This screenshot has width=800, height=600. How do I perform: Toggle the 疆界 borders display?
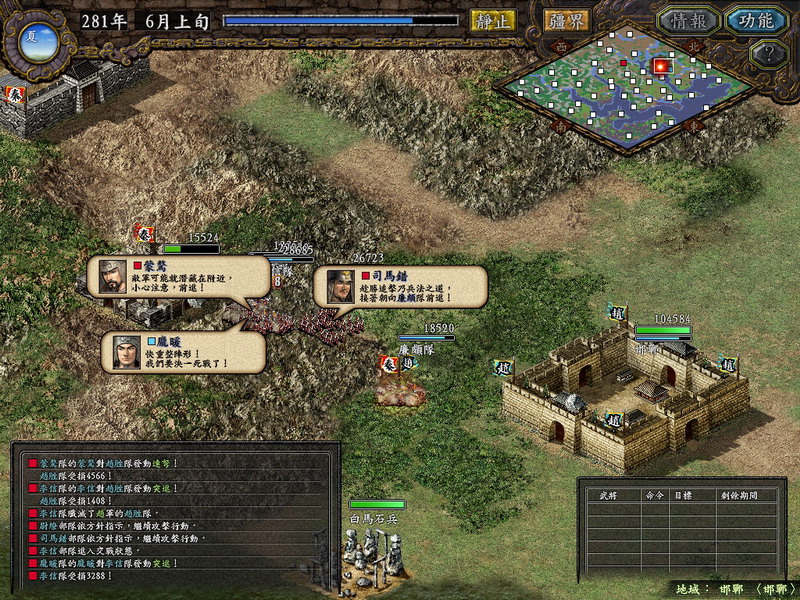[566, 20]
